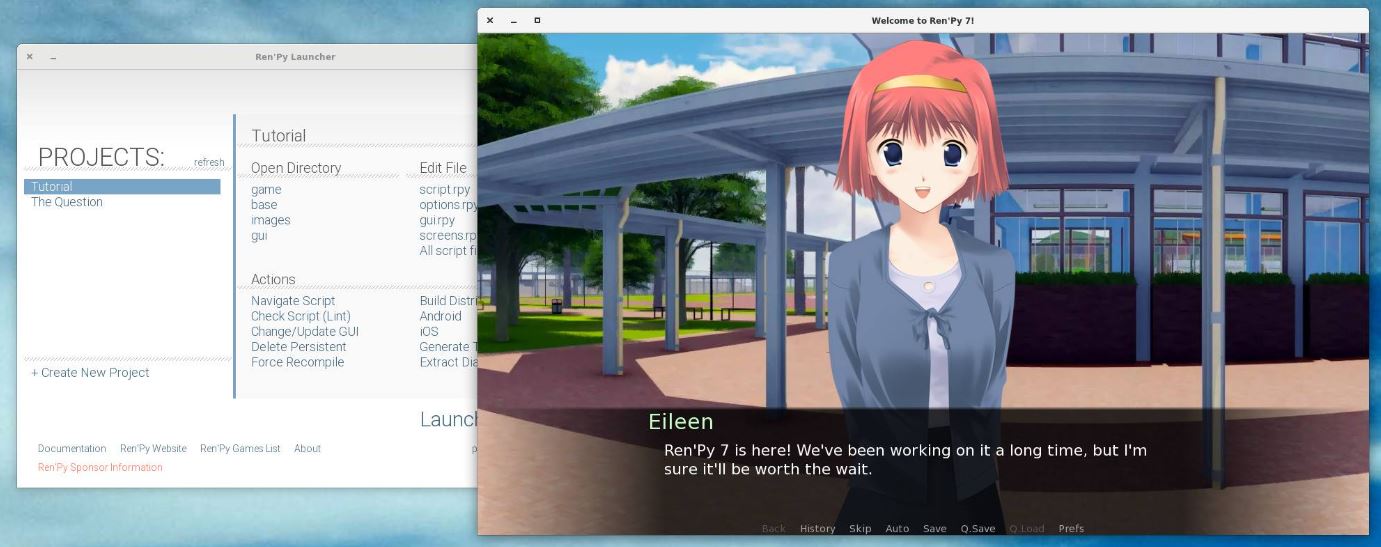Delete persistent data
This screenshot has width=1381, height=547.
[299, 347]
